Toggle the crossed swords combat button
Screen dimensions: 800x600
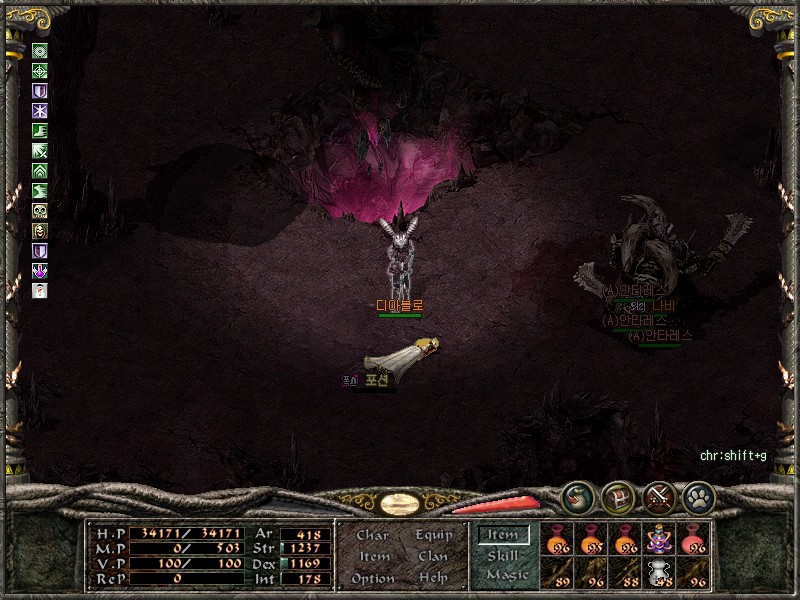pyautogui.click(x=657, y=497)
